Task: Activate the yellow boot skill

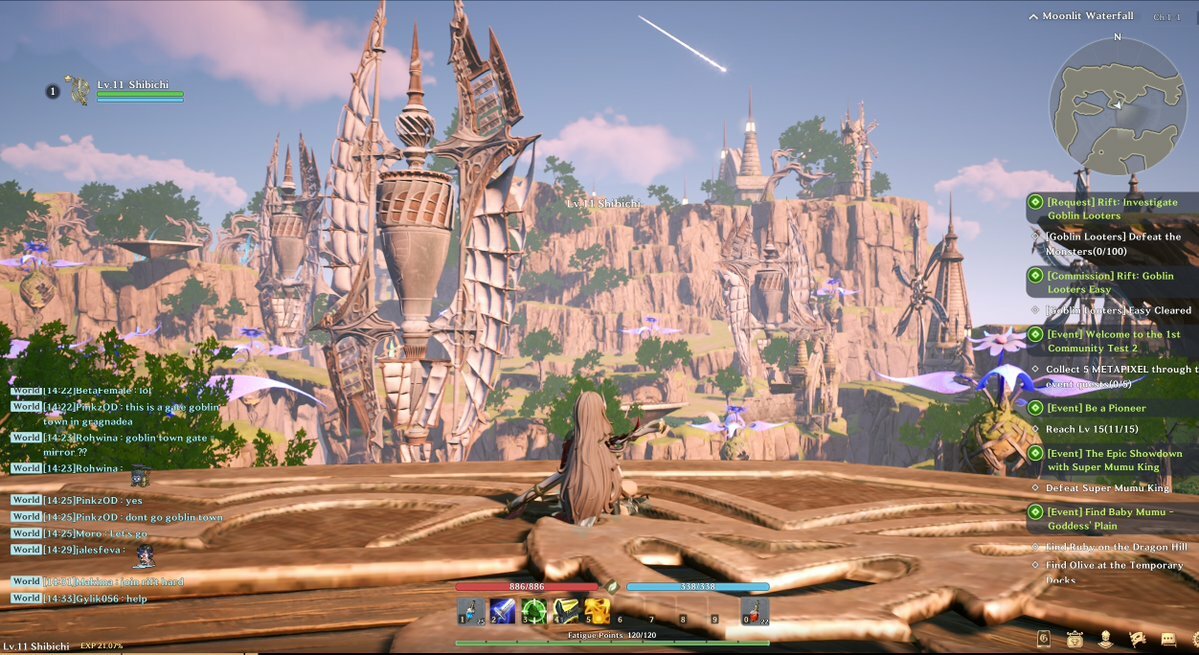Action: (566, 610)
